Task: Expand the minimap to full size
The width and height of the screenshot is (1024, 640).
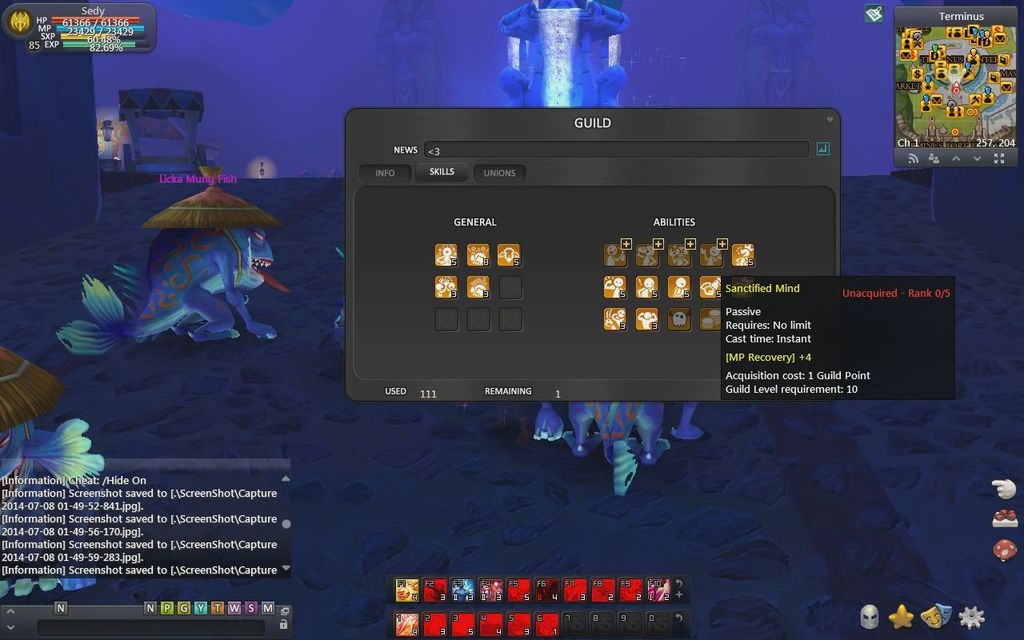Action: 999,159
